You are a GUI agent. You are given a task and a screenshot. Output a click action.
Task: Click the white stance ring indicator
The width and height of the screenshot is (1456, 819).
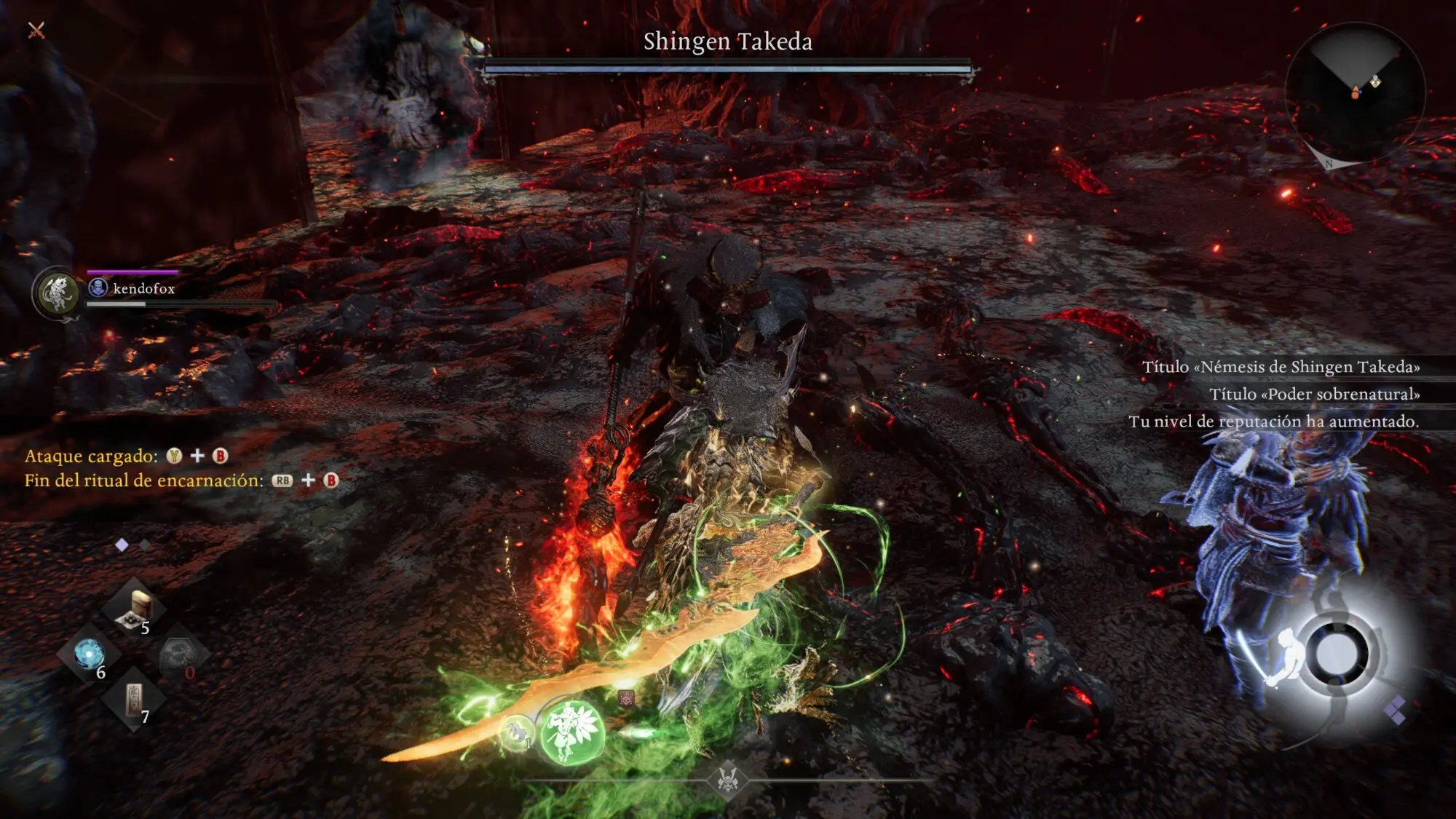(1337, 653)
